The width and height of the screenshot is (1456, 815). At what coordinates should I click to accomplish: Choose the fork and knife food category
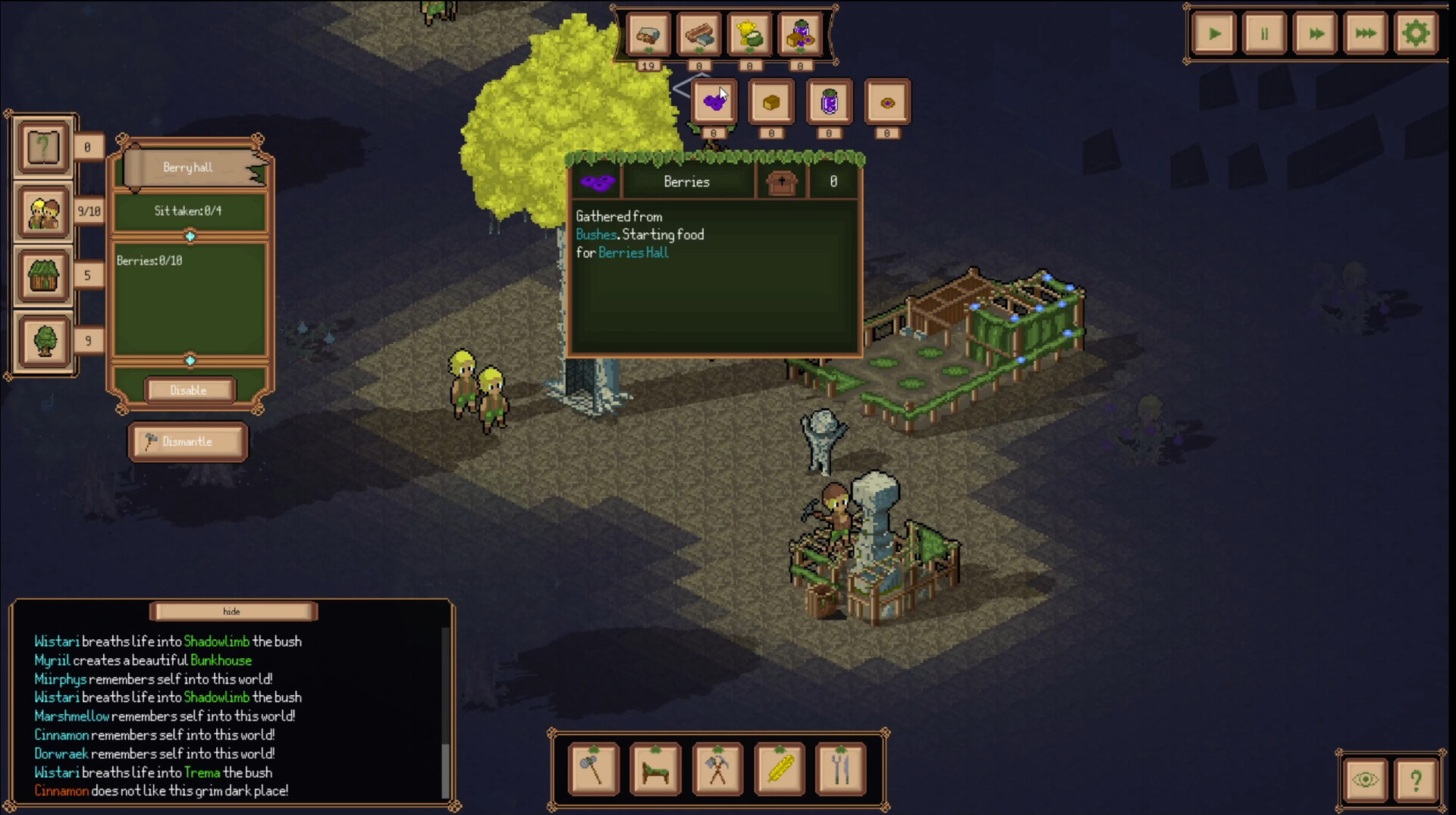coord(841,769)
